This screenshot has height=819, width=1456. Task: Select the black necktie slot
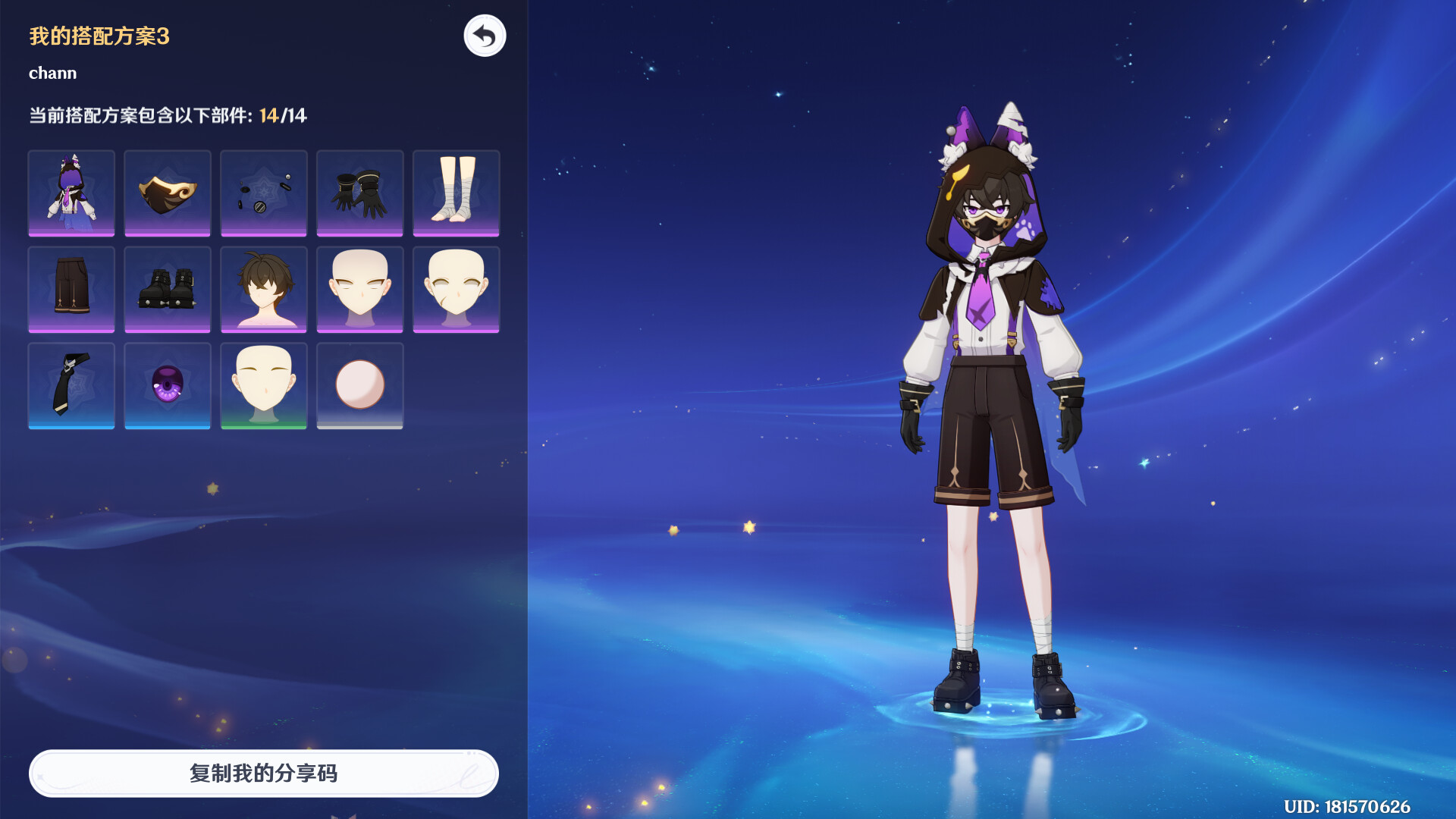(71, 385)
